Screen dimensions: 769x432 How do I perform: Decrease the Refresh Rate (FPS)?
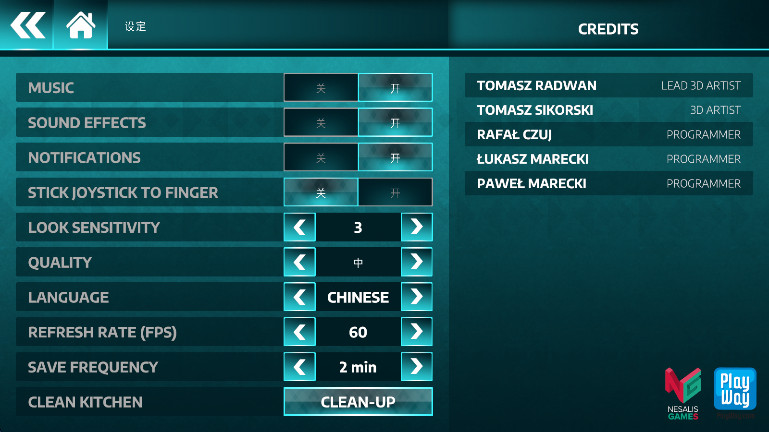coord(299,332)
